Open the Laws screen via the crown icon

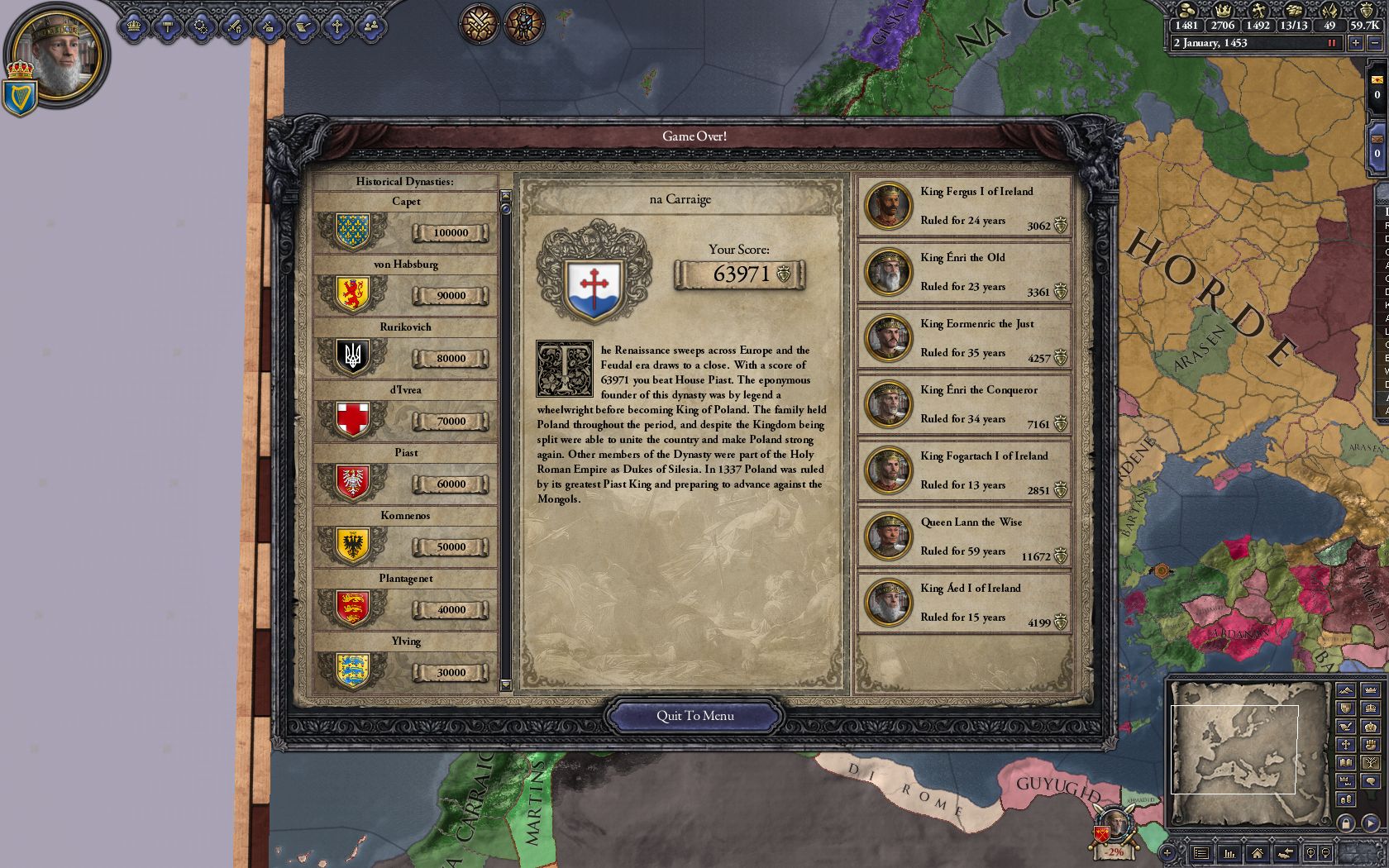134,27
